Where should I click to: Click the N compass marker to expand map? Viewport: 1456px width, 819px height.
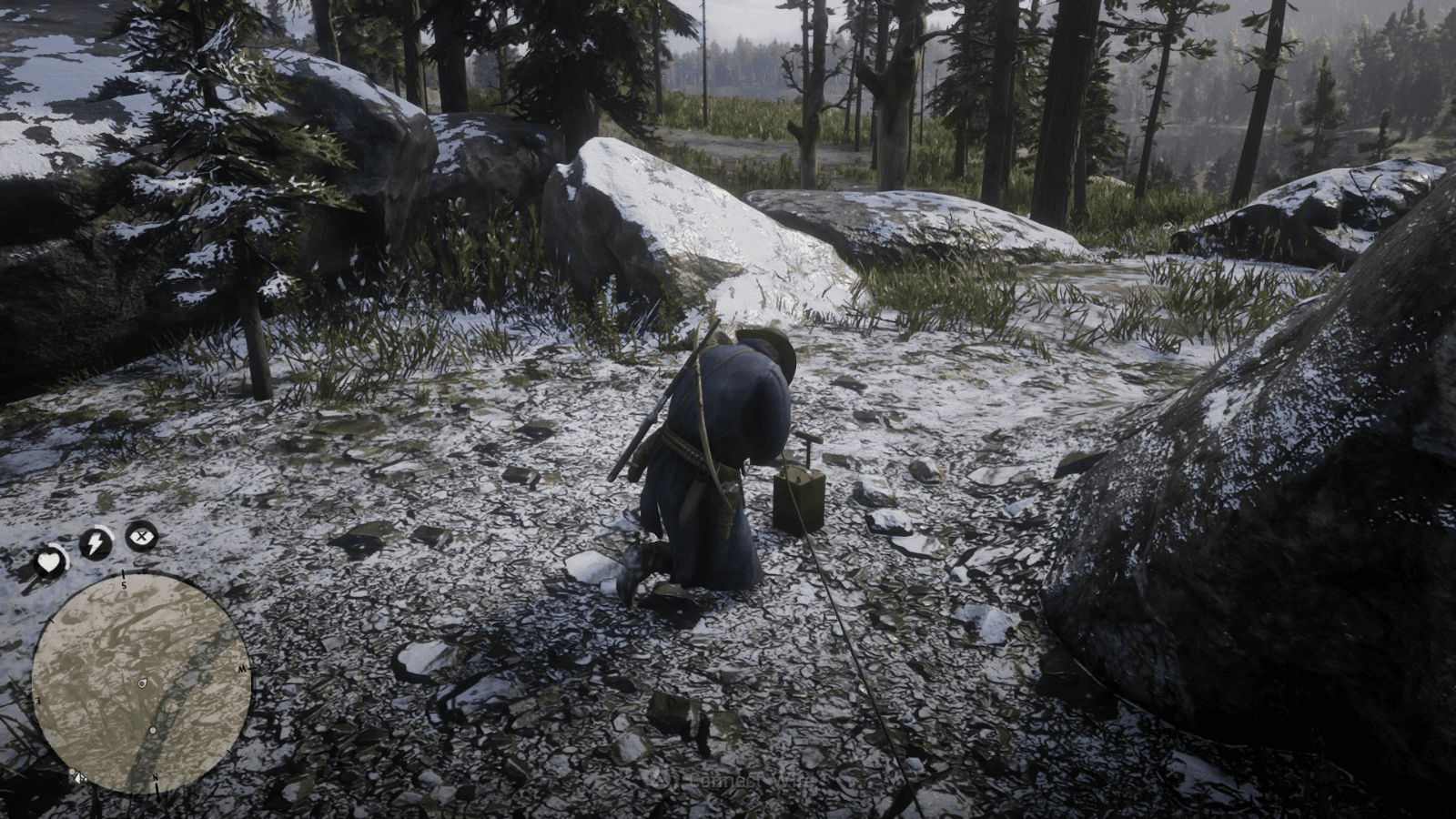(x=157, y=778)
